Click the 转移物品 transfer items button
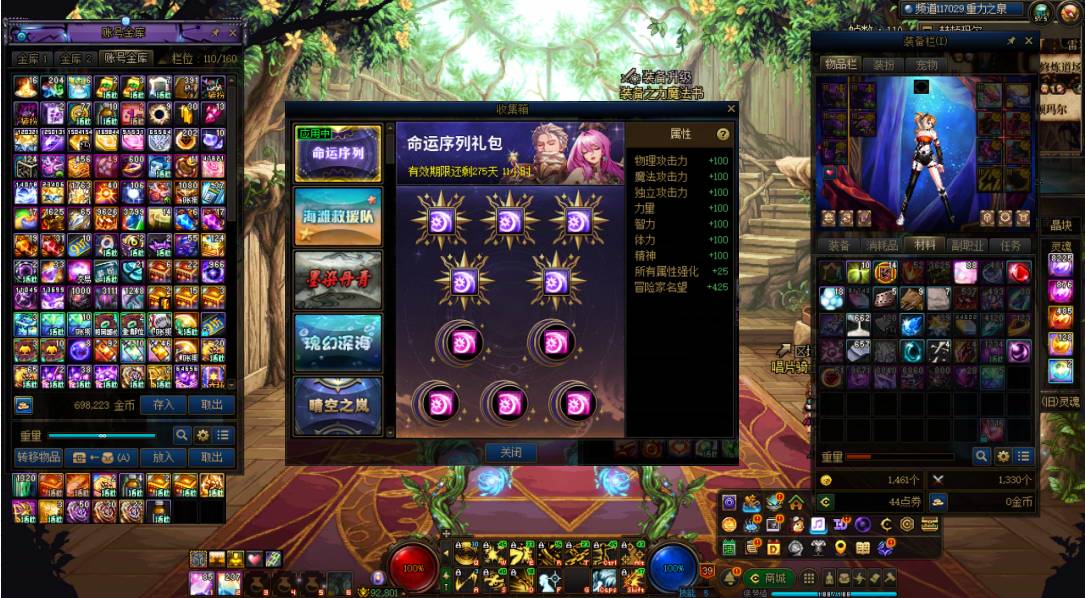This screenshot has height=598, width=1085. [39, 457]
